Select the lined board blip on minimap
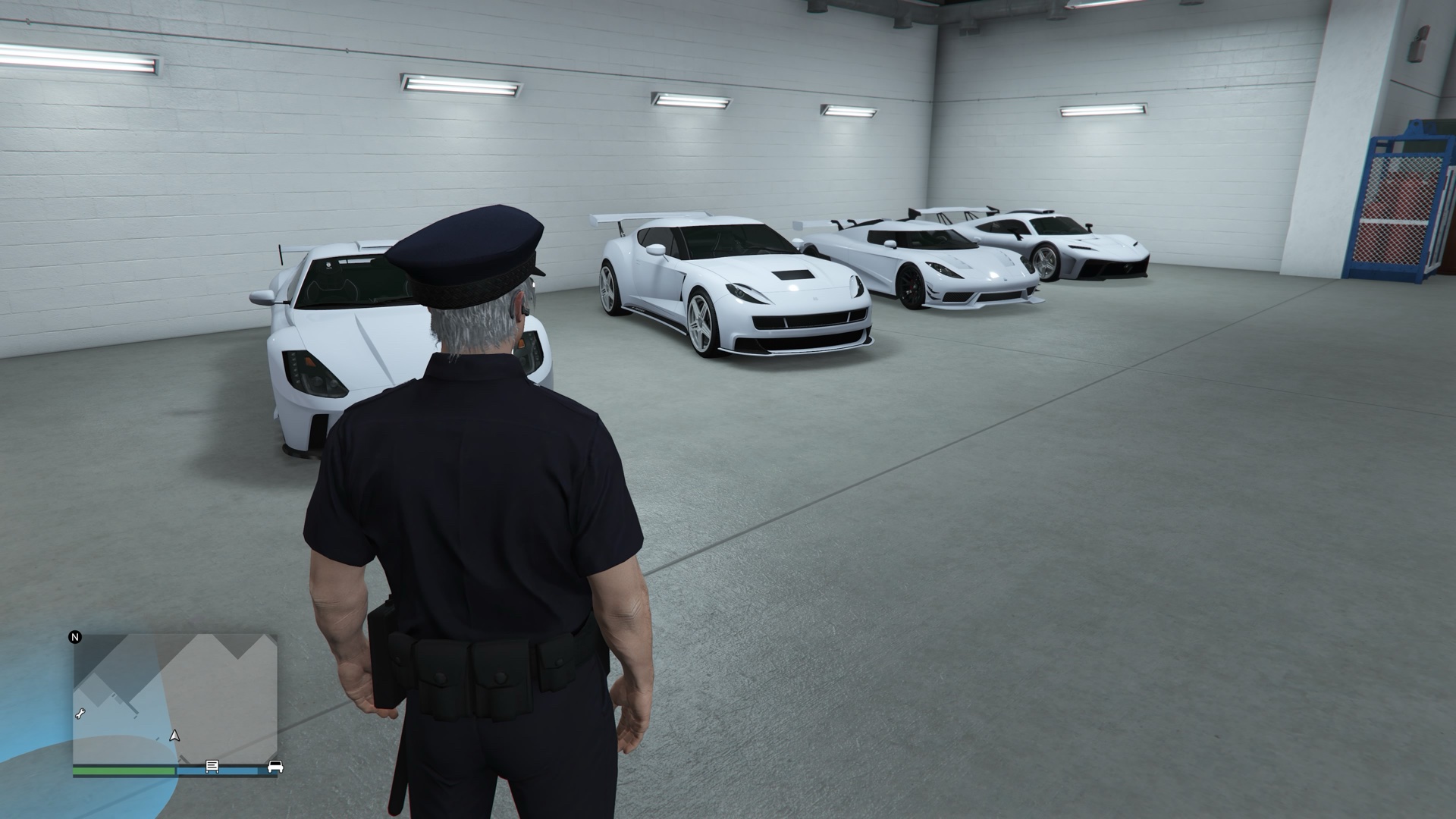The height and width of the screenshot is (819, 1456). [212, 767]
